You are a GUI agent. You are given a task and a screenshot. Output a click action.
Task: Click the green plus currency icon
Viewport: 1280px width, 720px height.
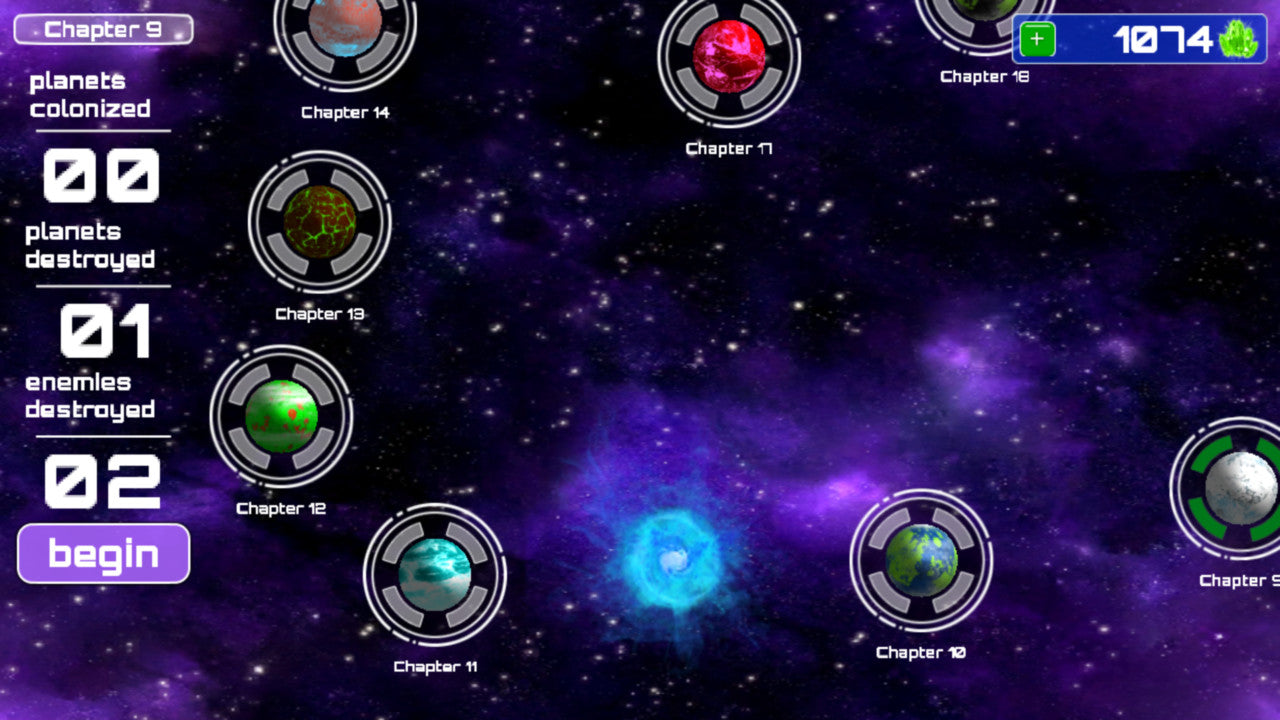pos(1038,39)
